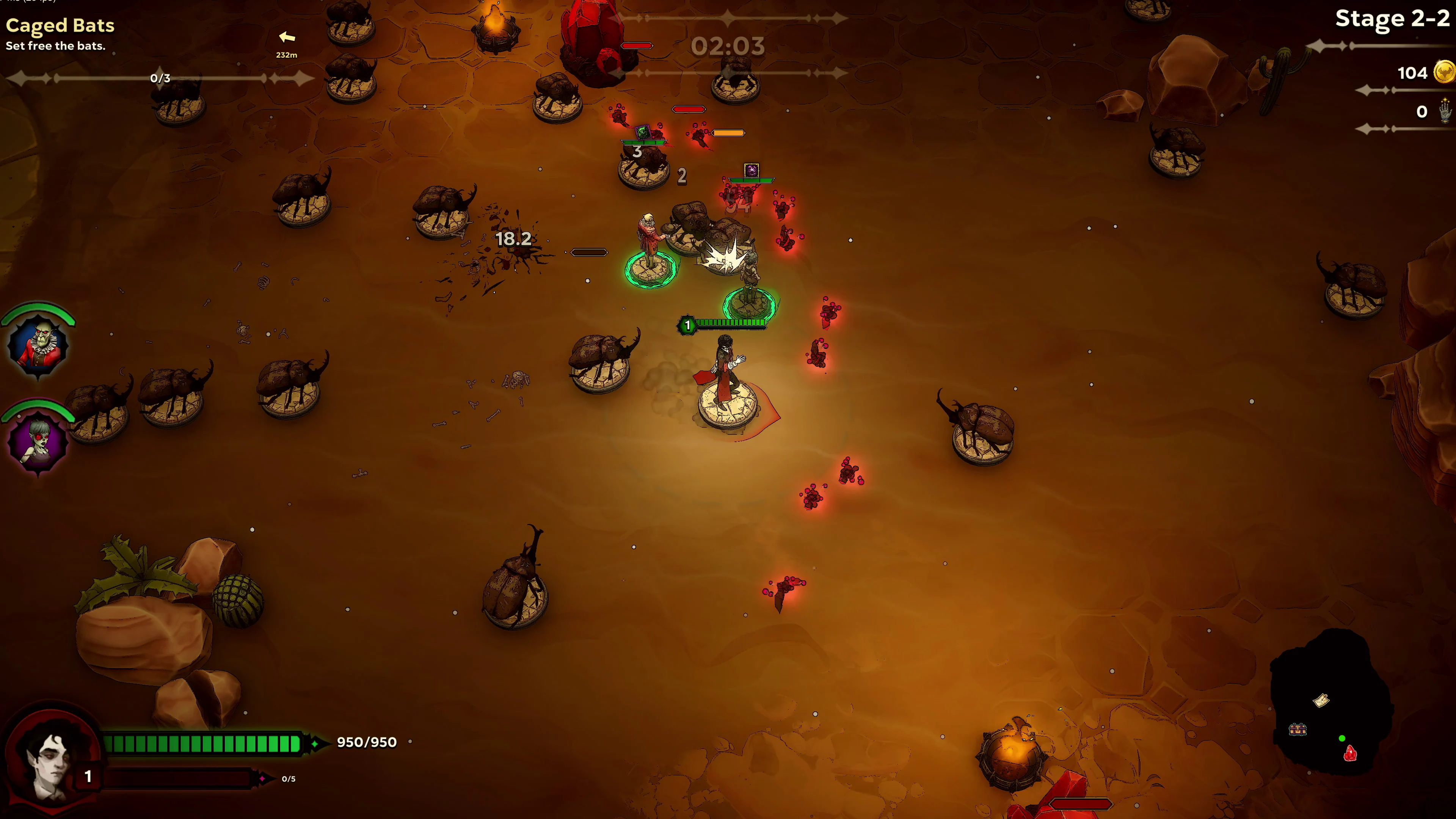Expand the Caged Bats objective panel
Viewport: 1456px width, 819px height.
tap(60, 26)
